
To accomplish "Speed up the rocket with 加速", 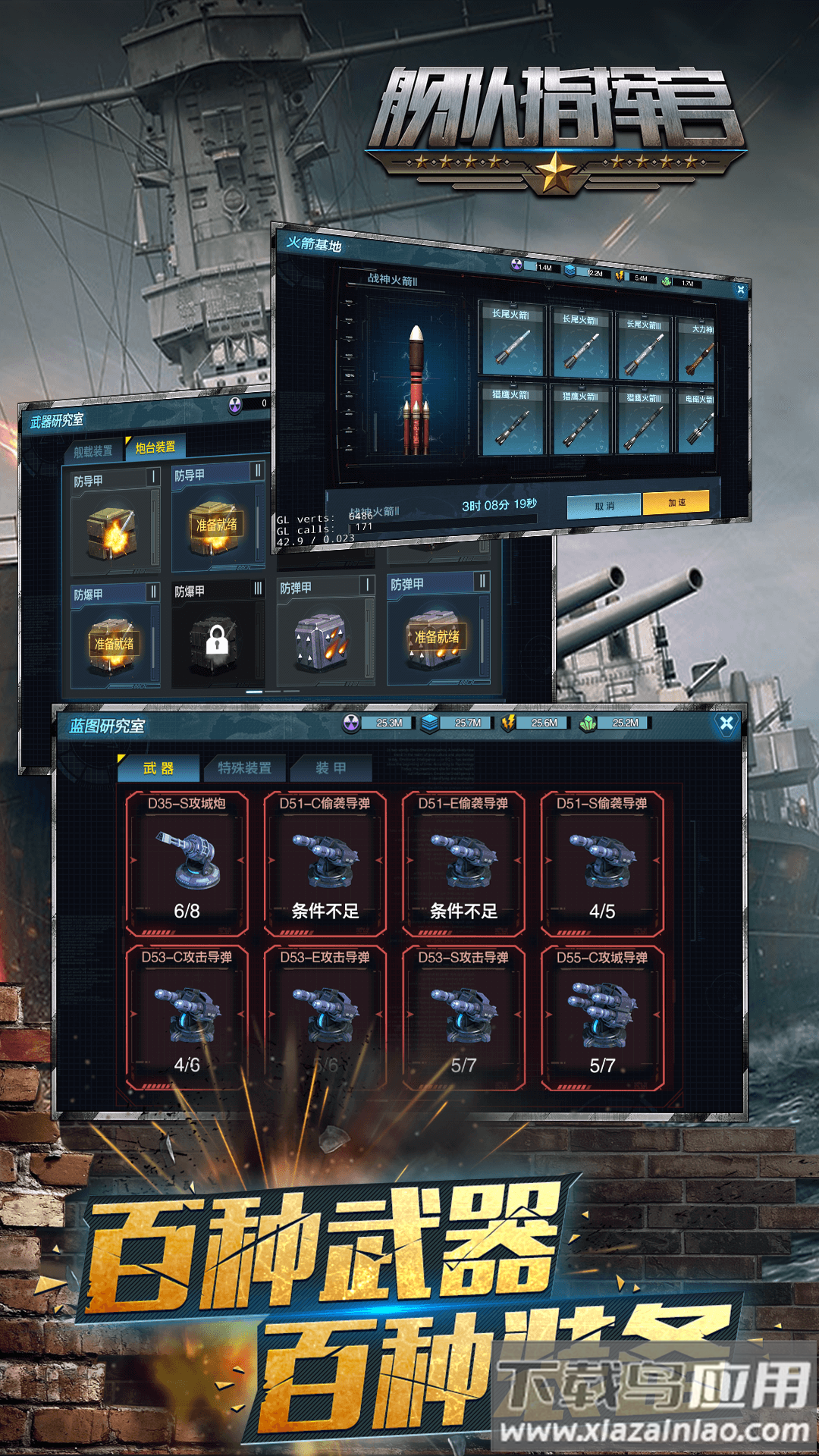I will (x=676, y=502).
